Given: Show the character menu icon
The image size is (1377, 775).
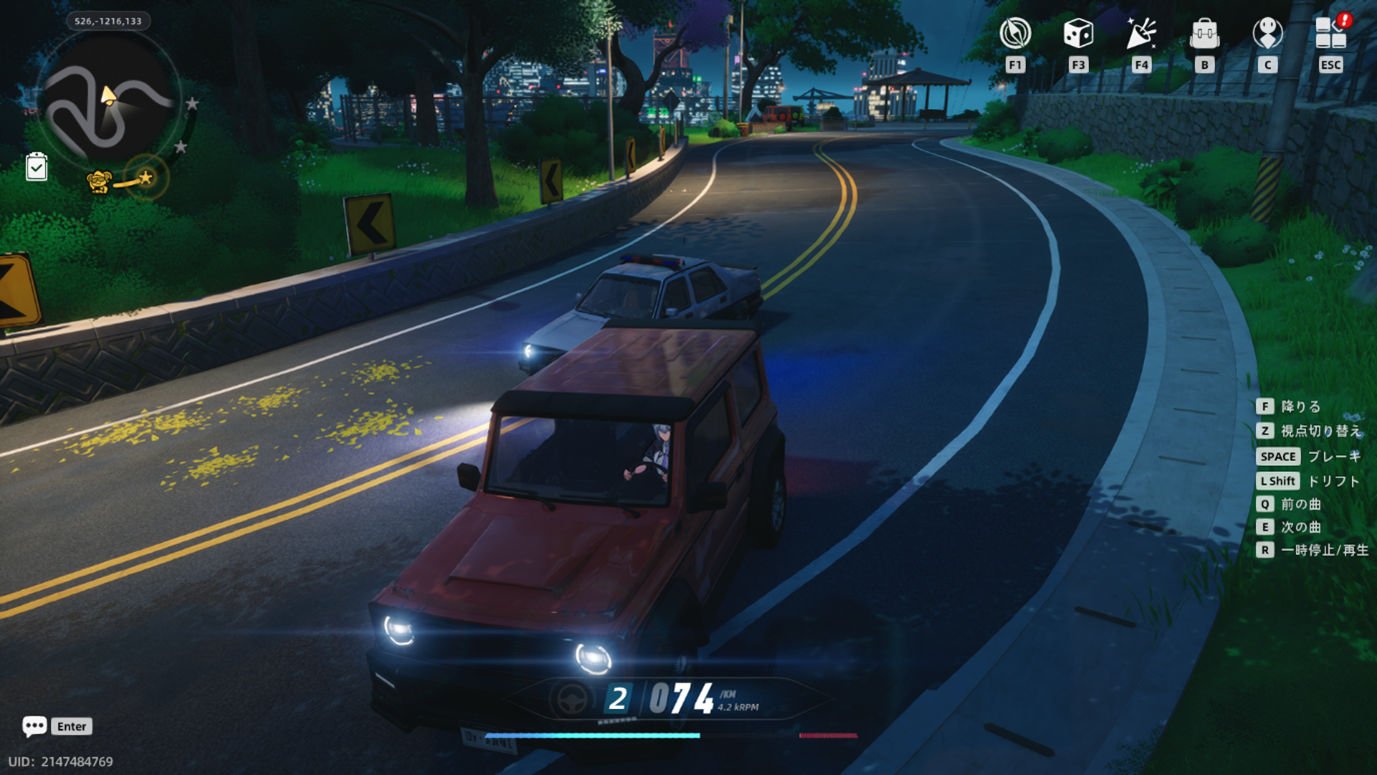Looking at the screenshot, I should (x=1267, y=33).
